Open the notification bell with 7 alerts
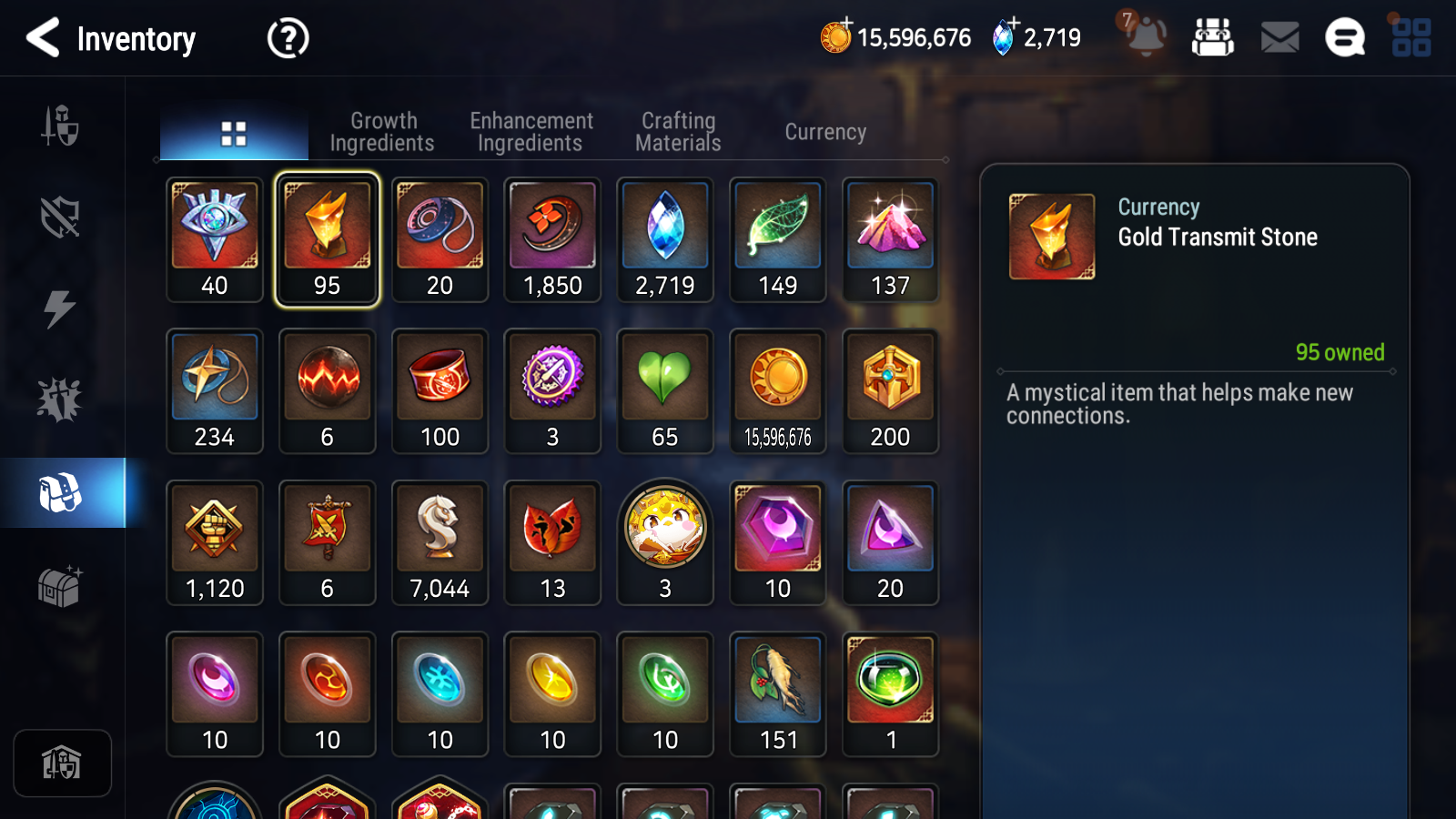This screenshot has height=819, width=1456. coord(1145,36)
